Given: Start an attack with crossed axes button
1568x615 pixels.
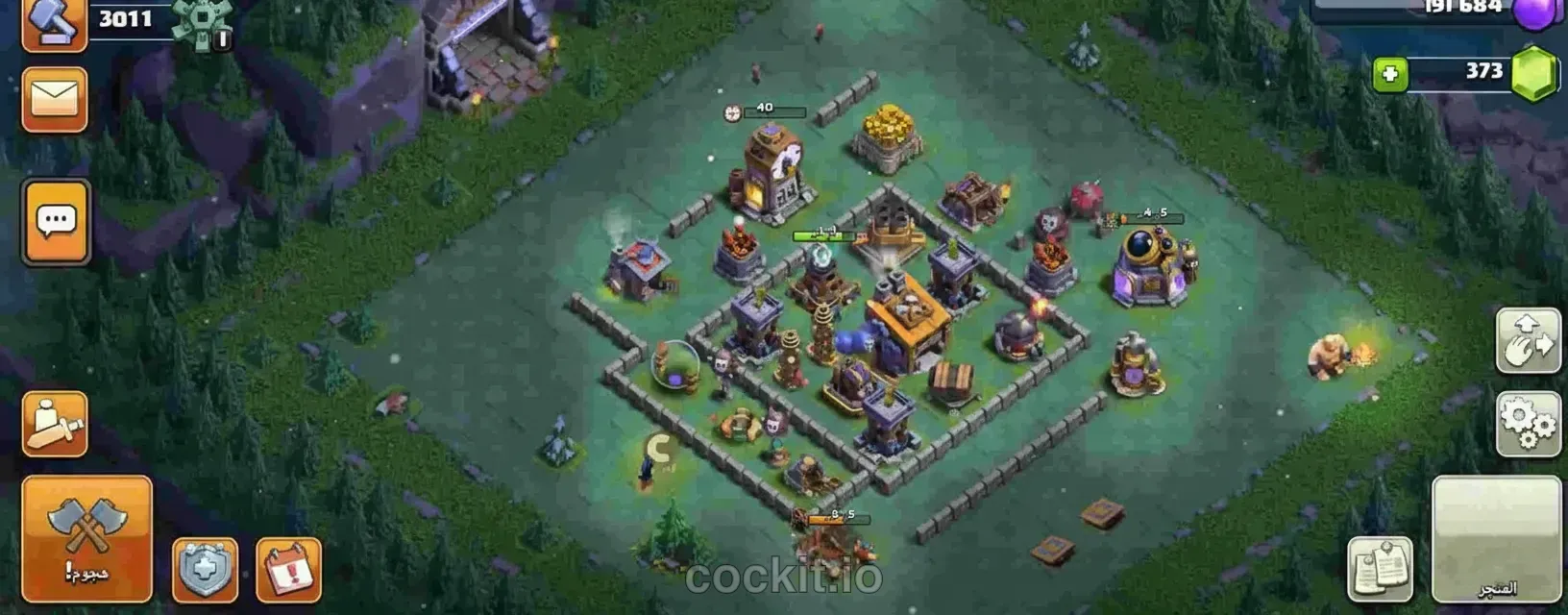Looking at the screenshot, I should (87, 538).
